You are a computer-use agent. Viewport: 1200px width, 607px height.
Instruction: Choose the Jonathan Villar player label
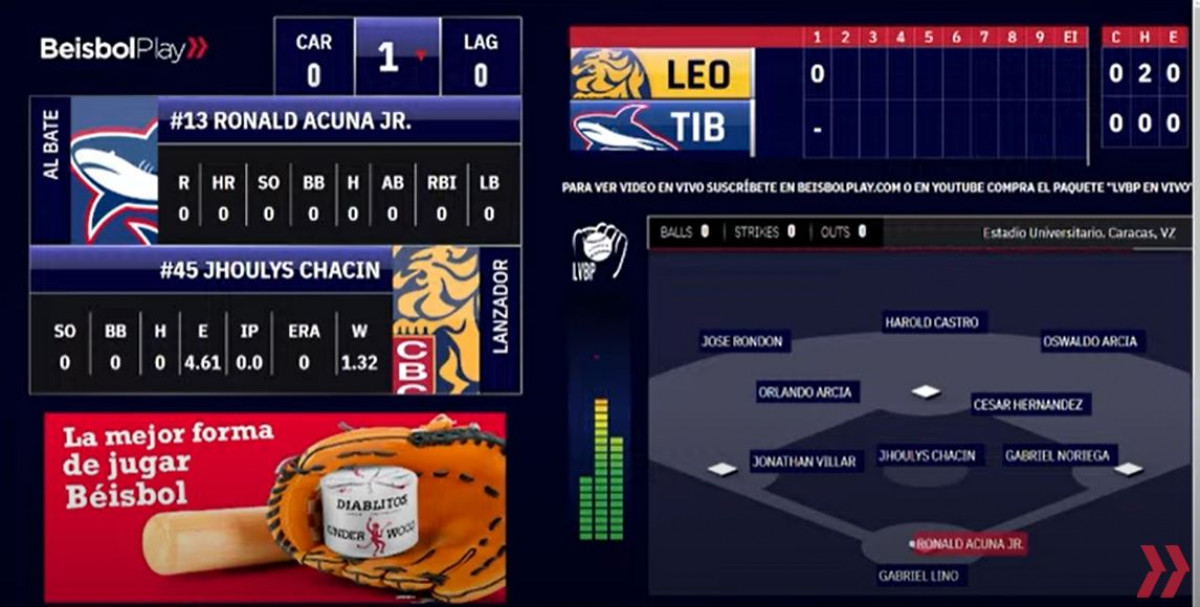pos(805,461)
